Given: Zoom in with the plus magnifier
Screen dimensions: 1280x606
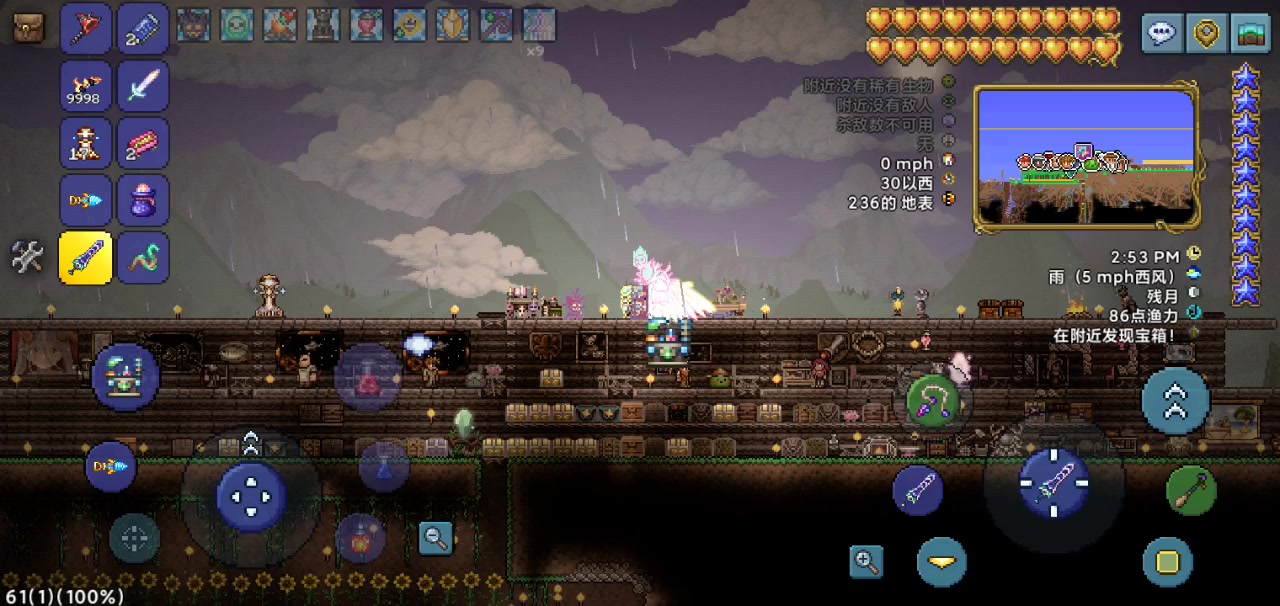Looking at the screenshot, I should point(866,561).
